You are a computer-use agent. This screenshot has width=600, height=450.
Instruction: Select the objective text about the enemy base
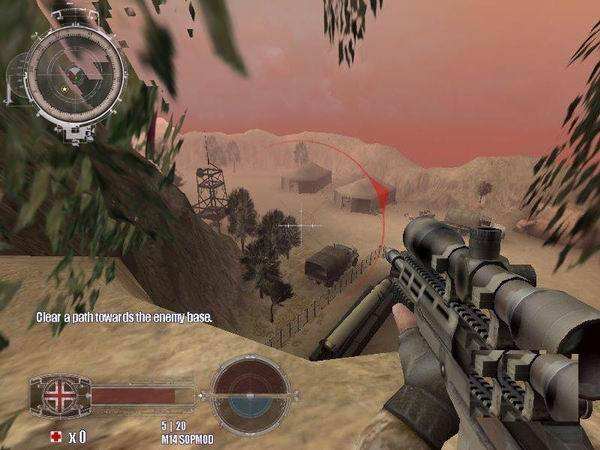click(123, 316)
